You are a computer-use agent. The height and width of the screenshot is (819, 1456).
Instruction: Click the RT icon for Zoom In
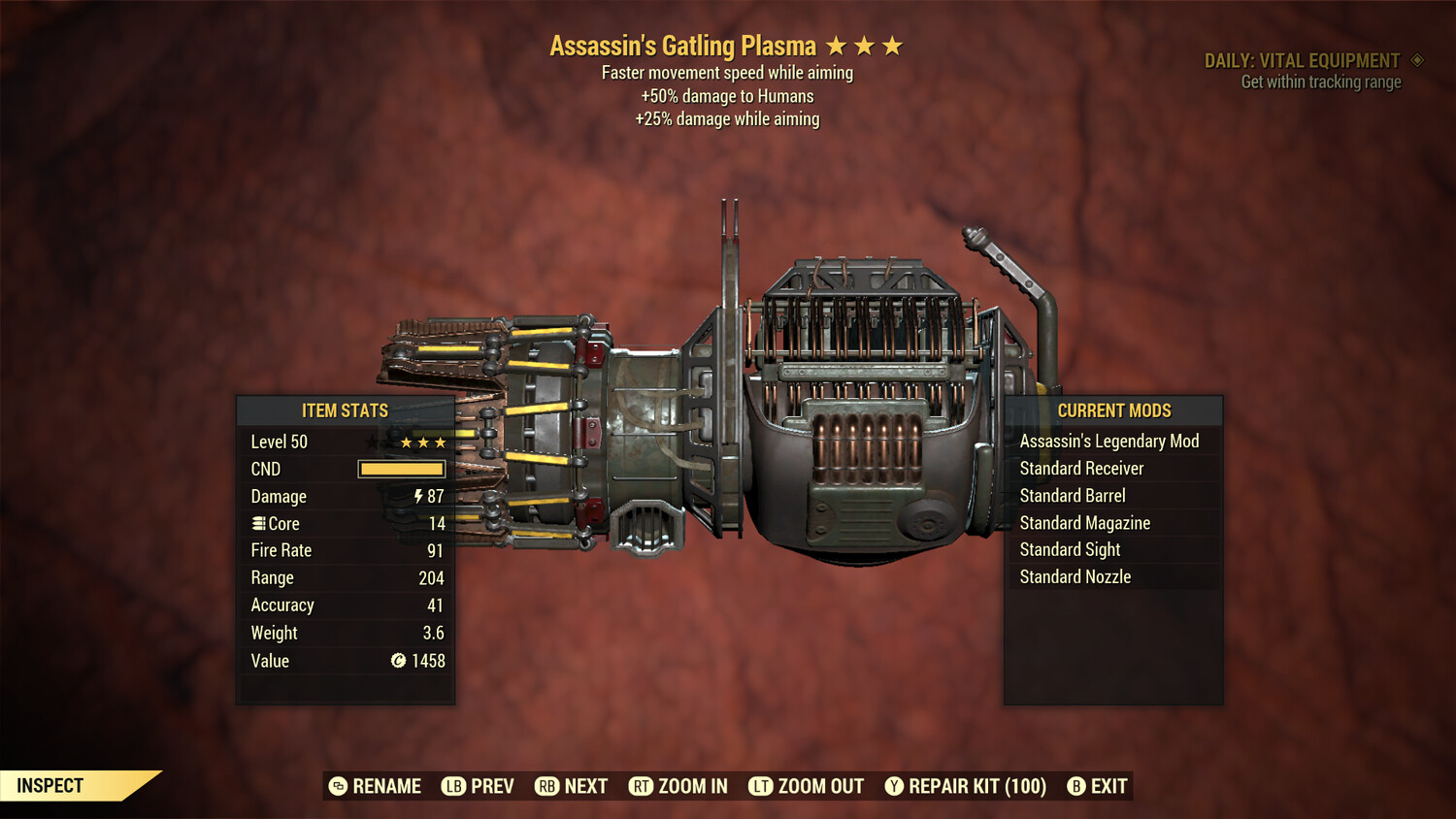coord(642,786)
